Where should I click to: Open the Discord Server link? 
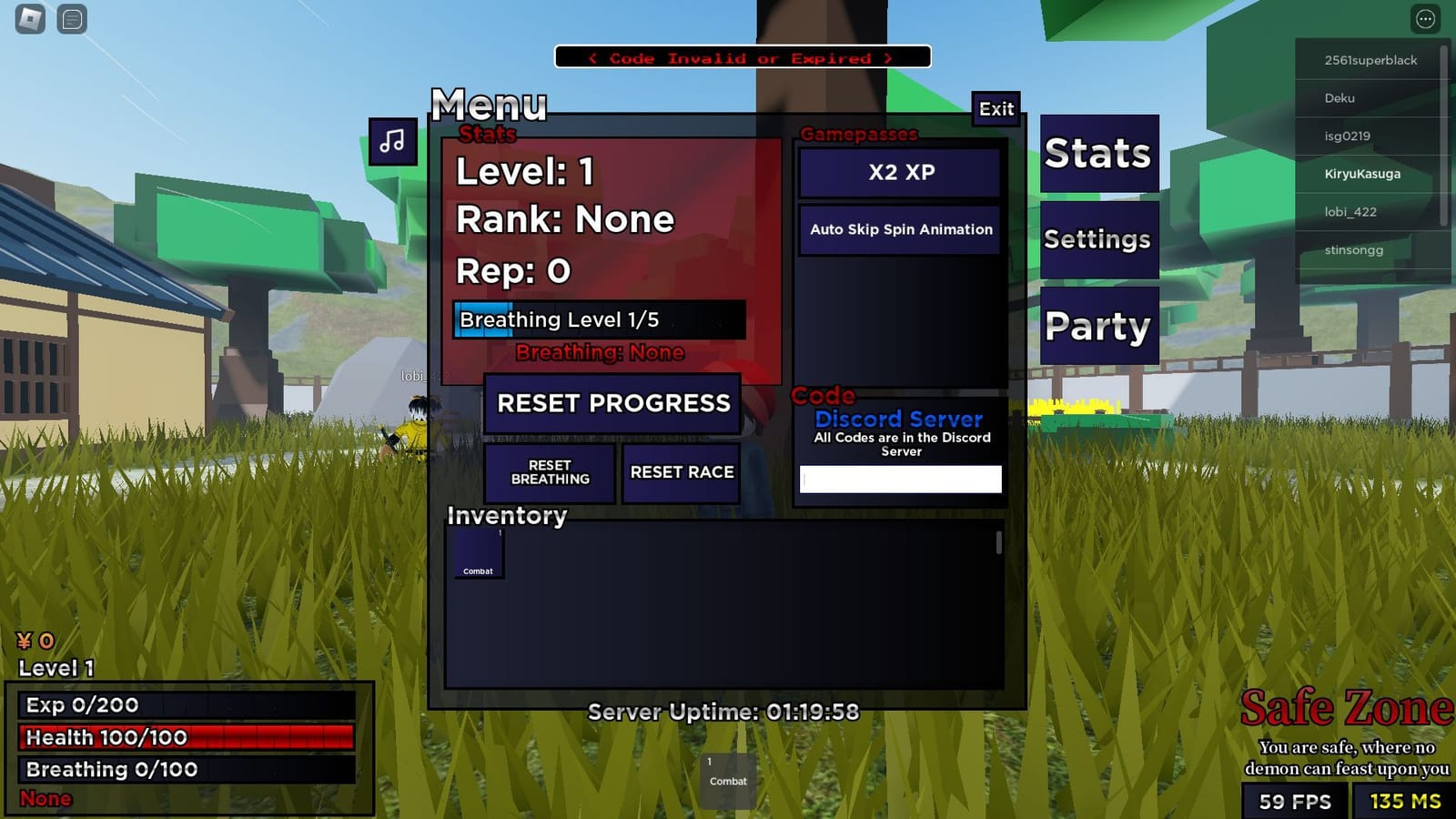click(x=898, y=420)
